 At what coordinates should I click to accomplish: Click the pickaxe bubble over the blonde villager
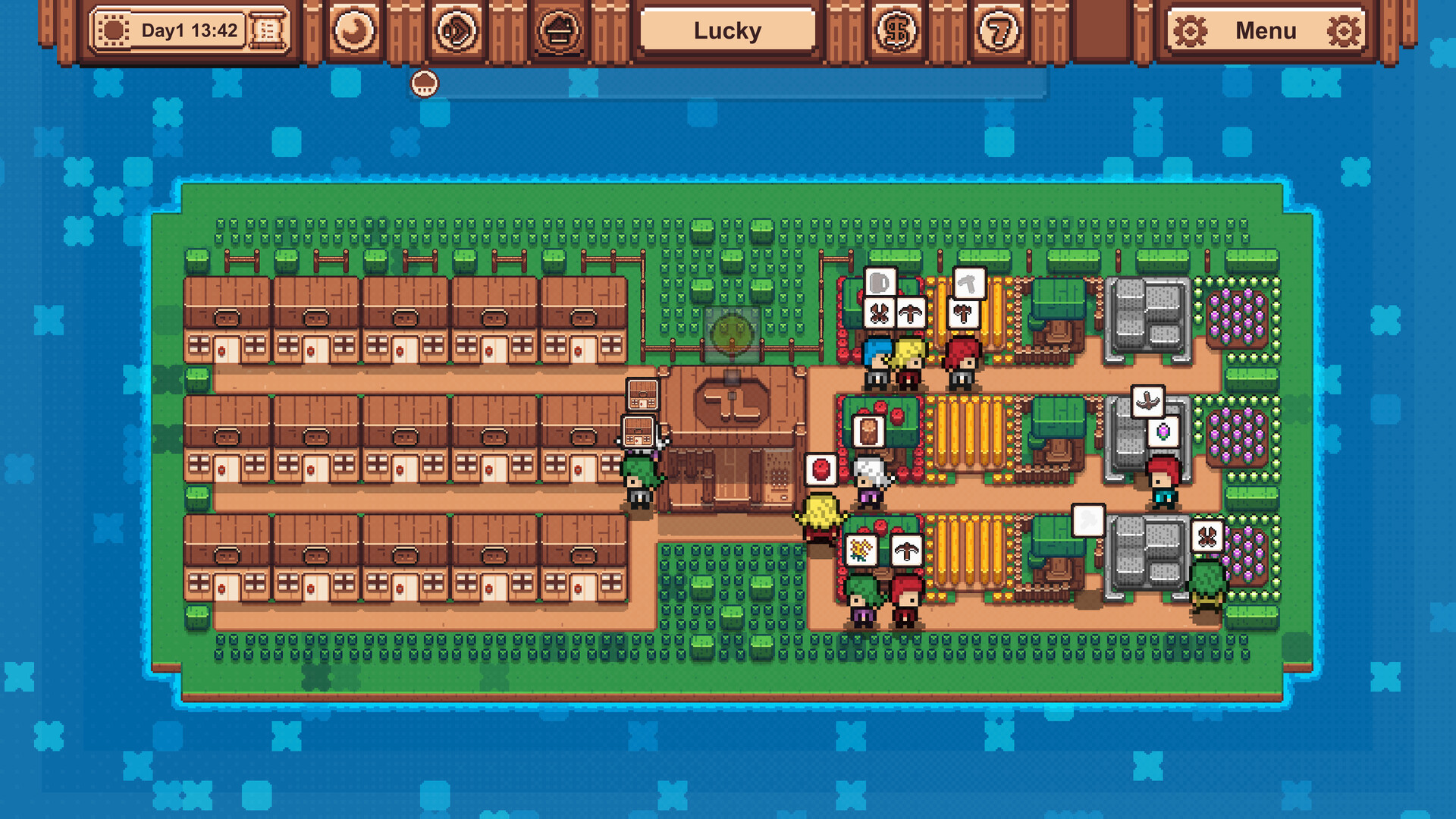911,314
